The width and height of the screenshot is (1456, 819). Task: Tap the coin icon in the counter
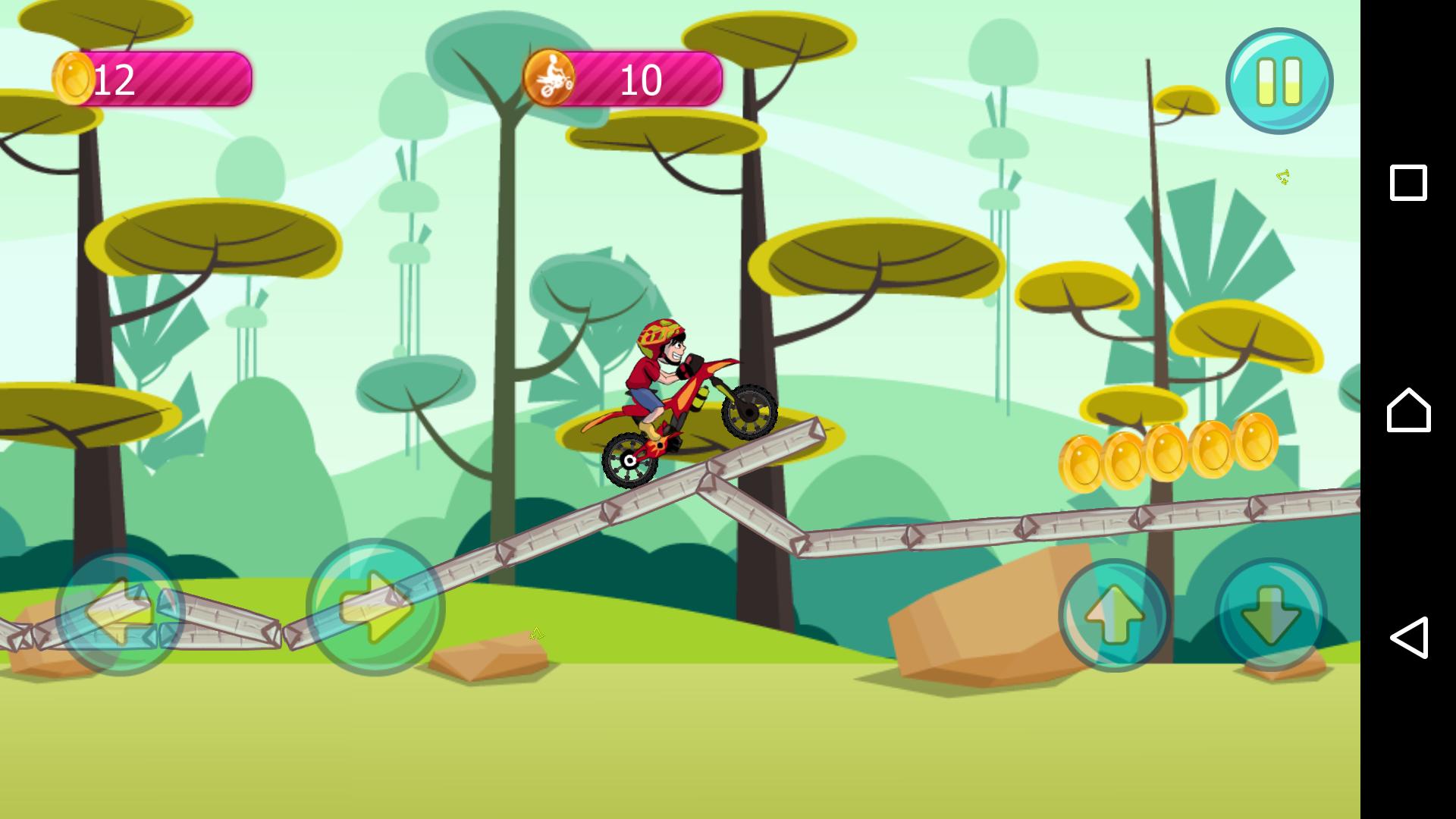tap(74, 77)
